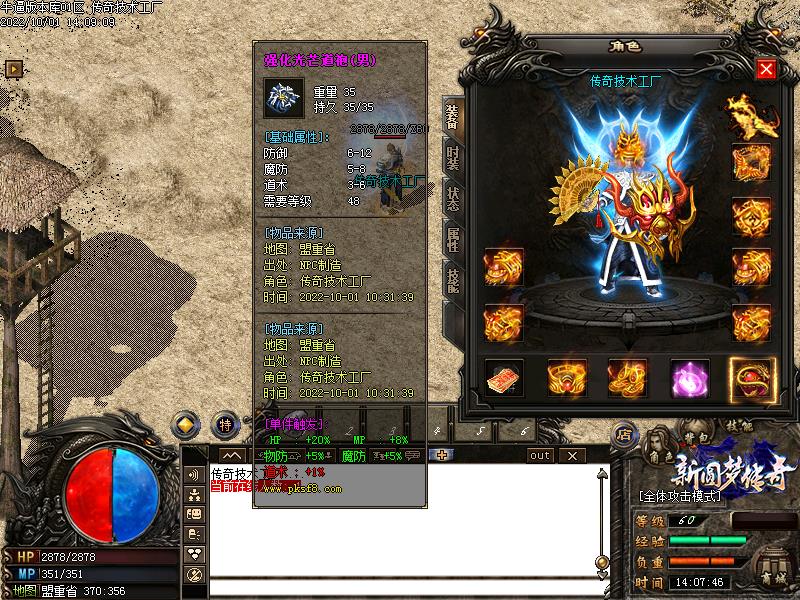The width and height of the screenshot is (800, 600).
Task: Select the purple gem equipment slot
Action: point(689,380)
